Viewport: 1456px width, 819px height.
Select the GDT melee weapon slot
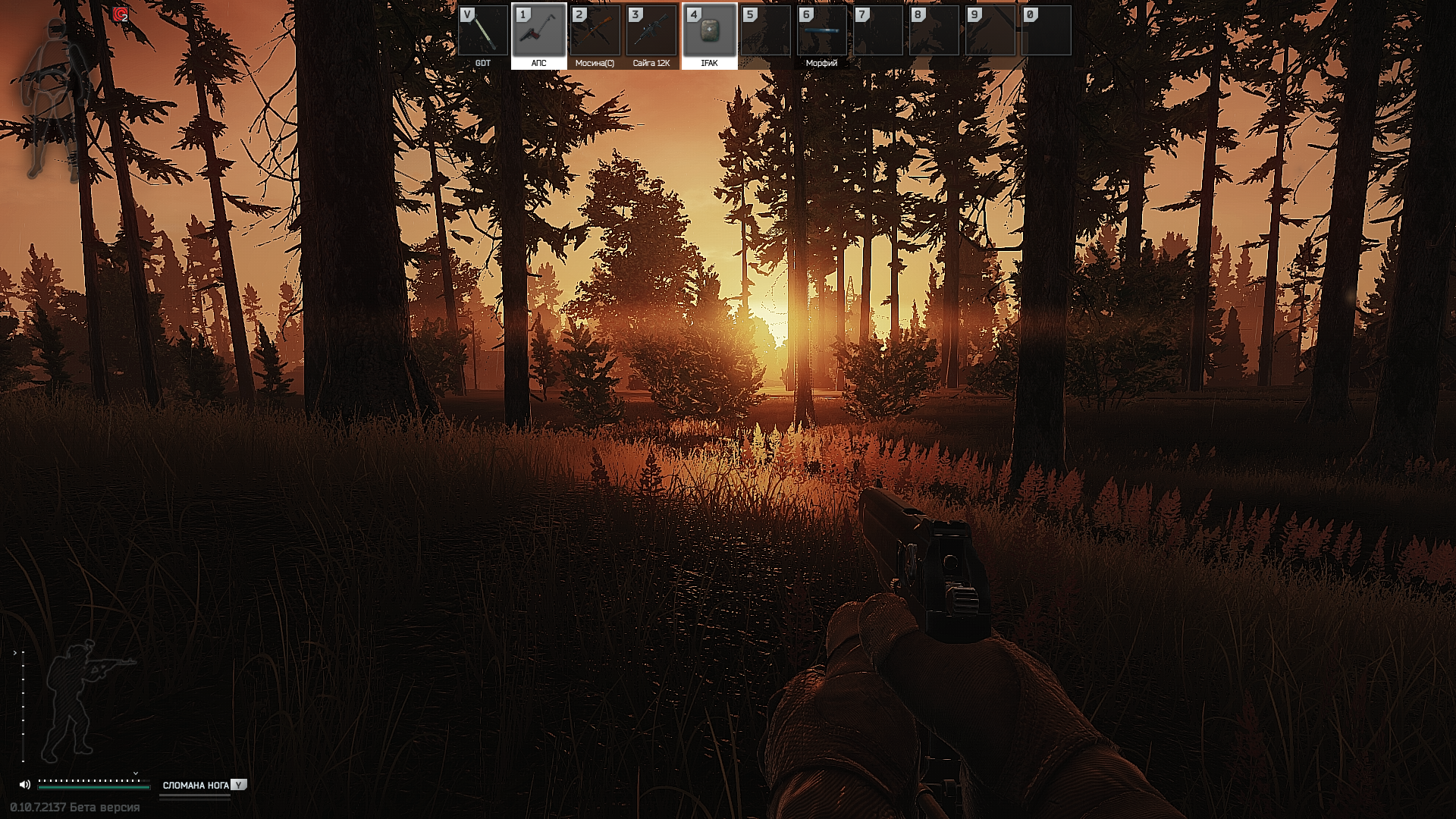pos(483,32)
